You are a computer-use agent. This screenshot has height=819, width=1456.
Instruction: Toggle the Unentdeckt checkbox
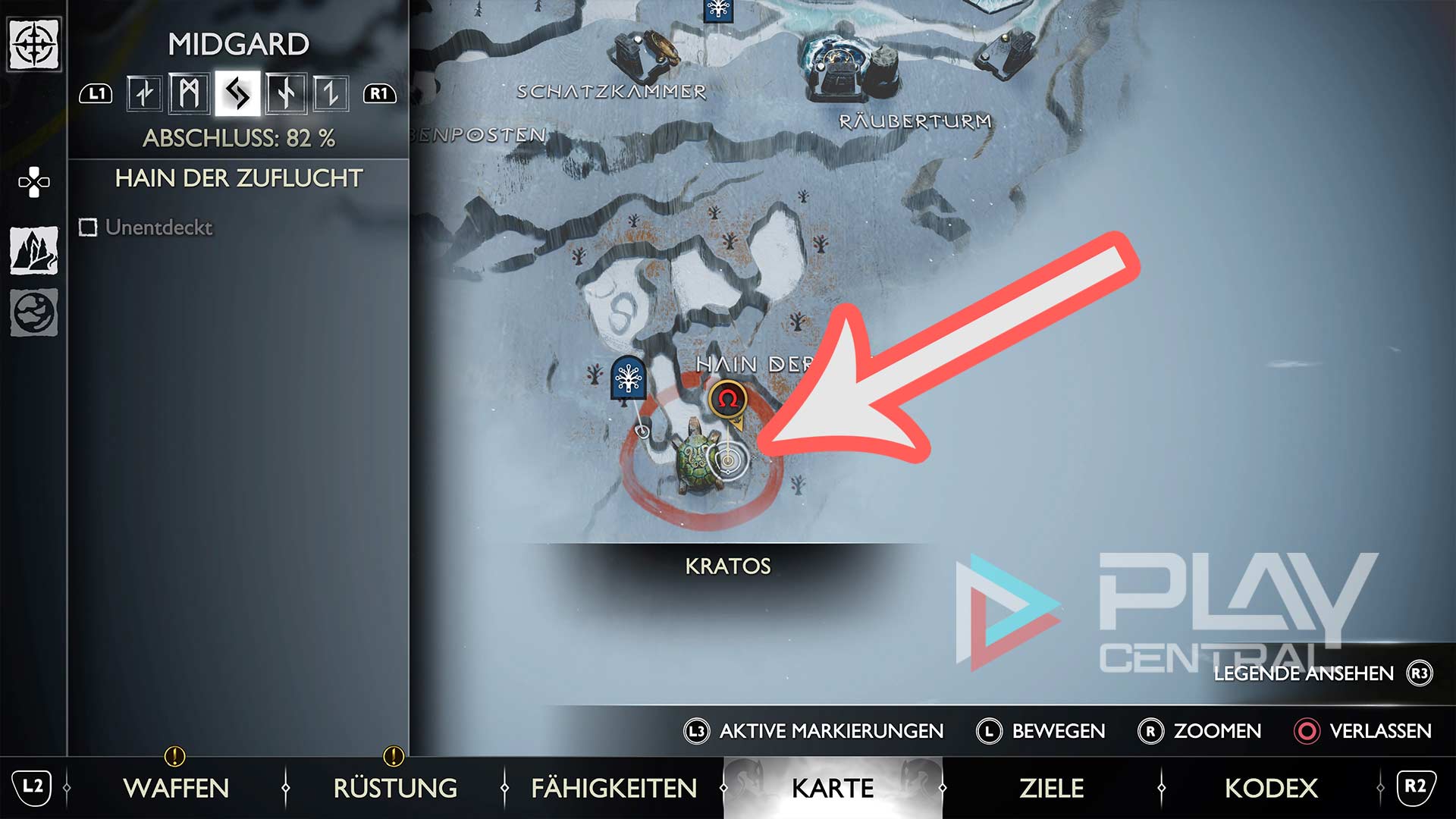[89, 227]
